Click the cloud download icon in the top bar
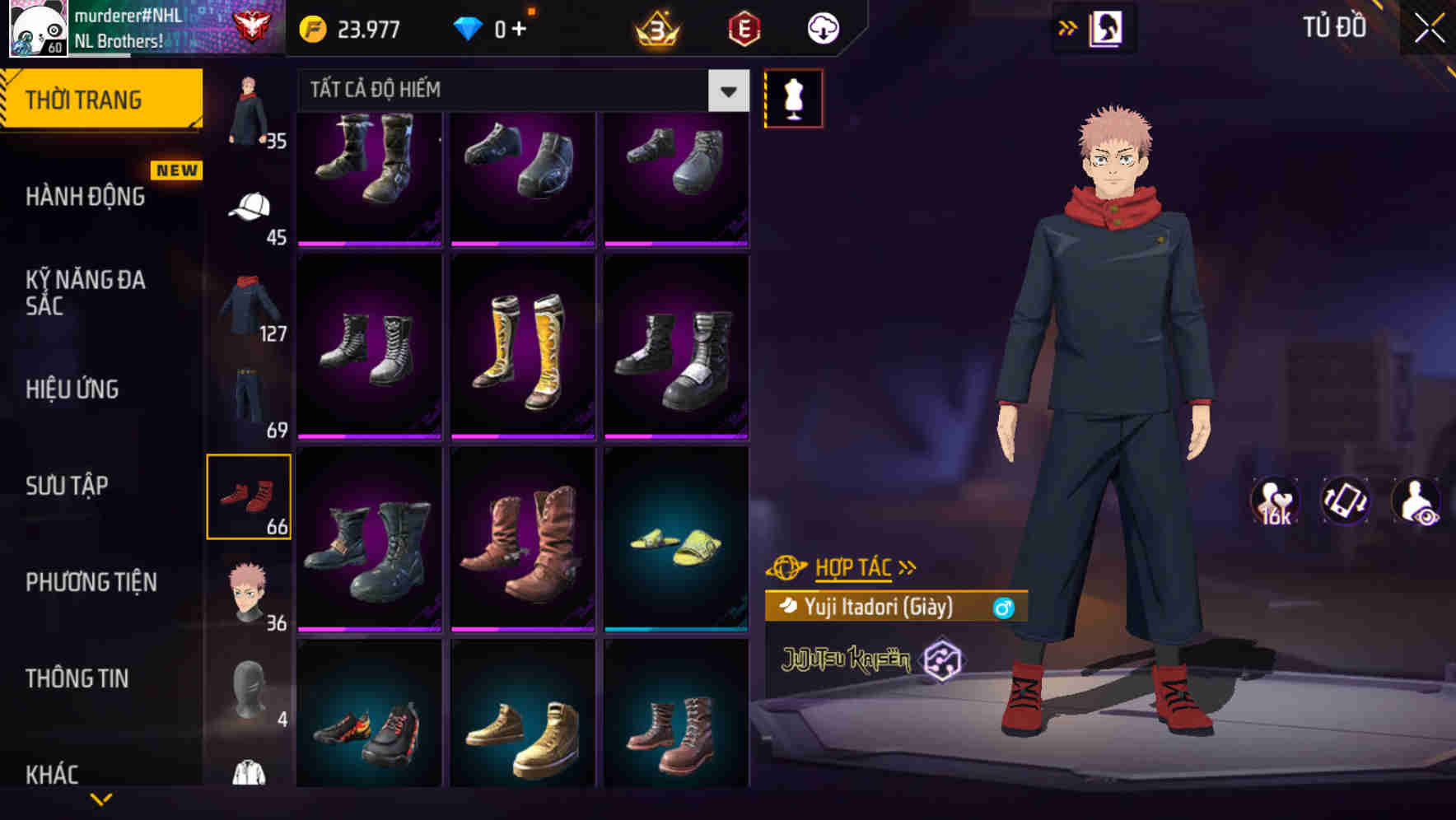 pos(823,27)
